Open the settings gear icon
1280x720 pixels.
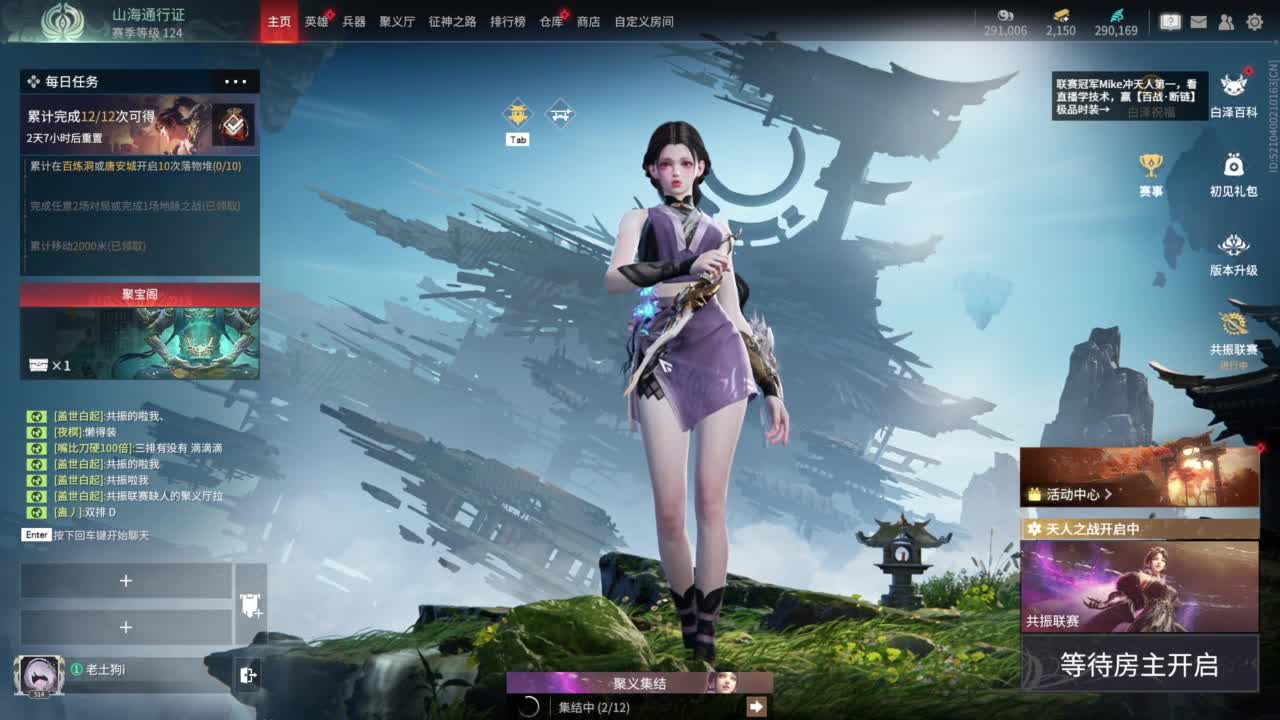pyautogui.click(x=1255, y=20)
